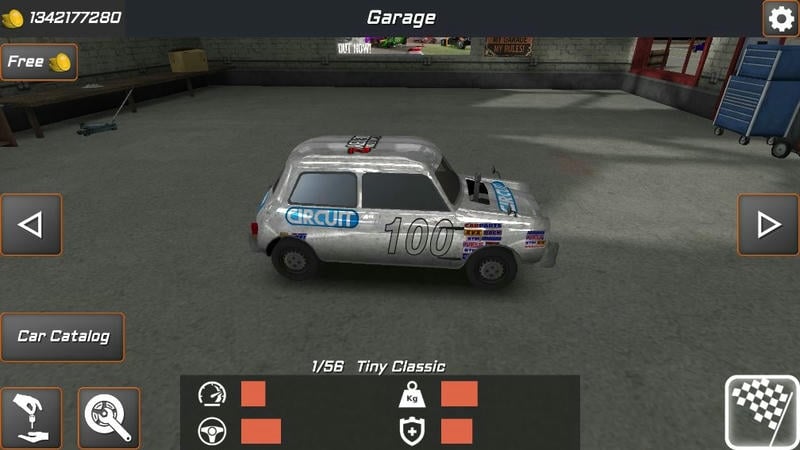Switch to the next car with right arrow
This screenshot has height=450, width=800.
(x=768, y=225)
